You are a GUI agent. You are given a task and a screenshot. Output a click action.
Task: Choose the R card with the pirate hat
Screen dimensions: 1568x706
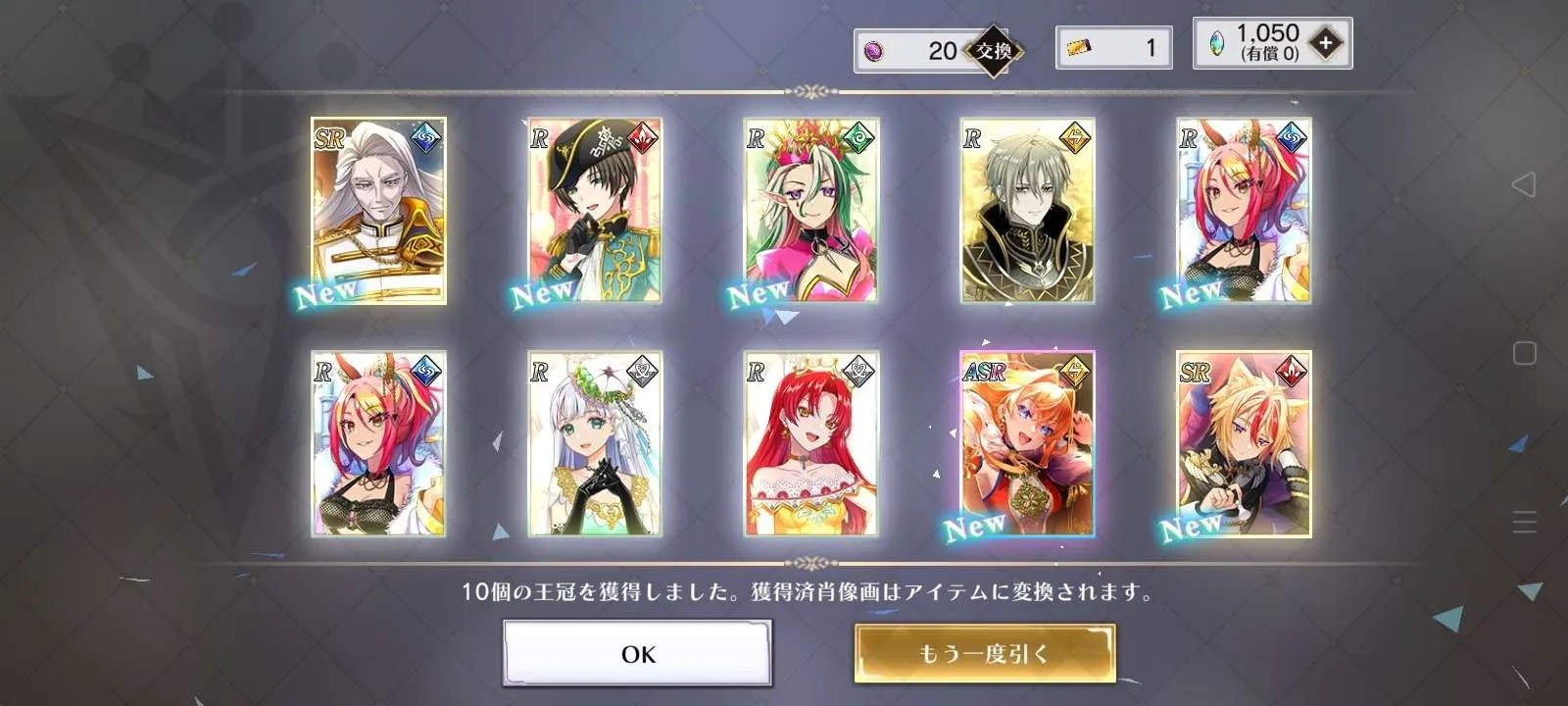[x=595, y=210]
